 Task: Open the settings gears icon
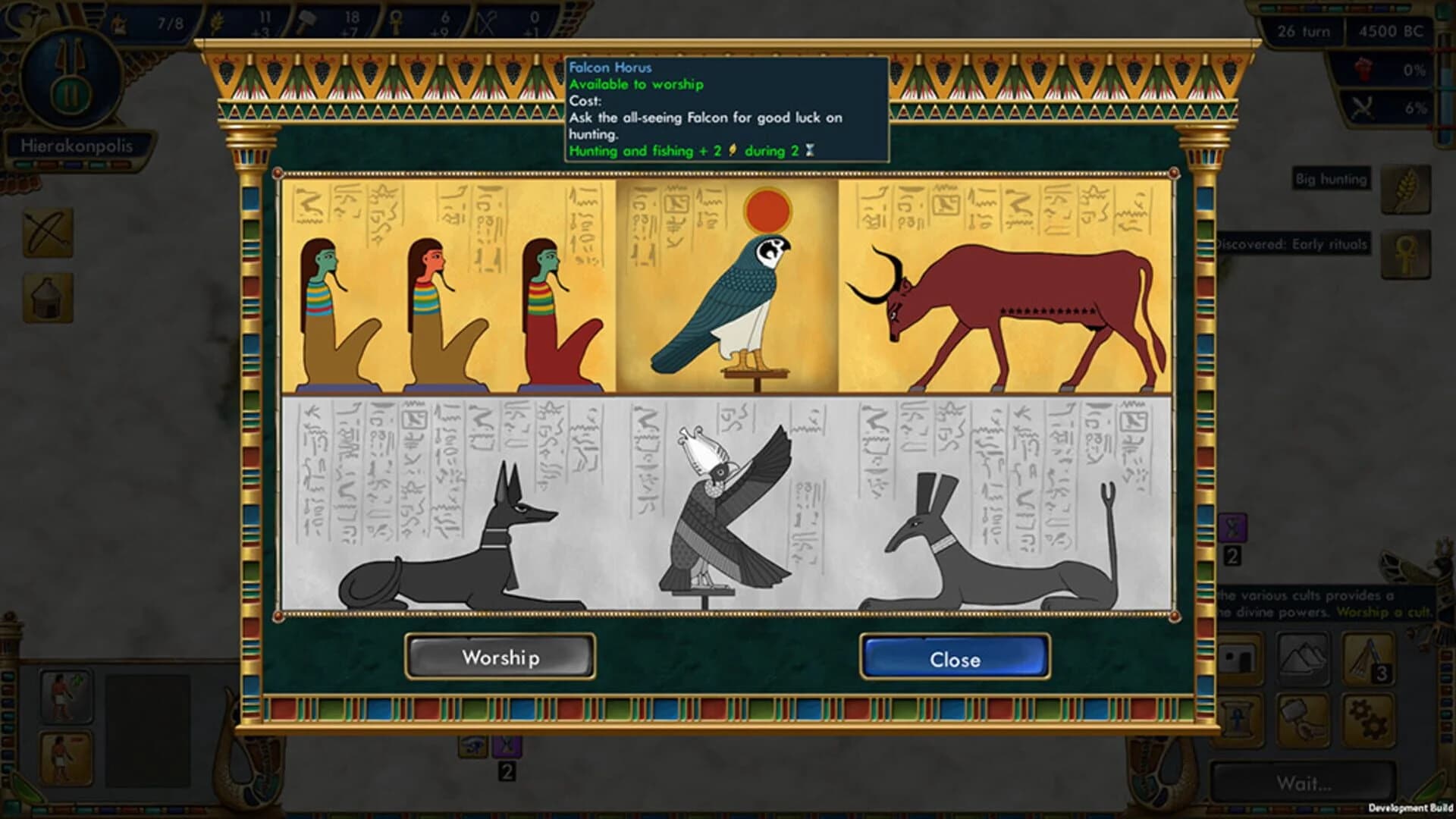pos(1367,722)
